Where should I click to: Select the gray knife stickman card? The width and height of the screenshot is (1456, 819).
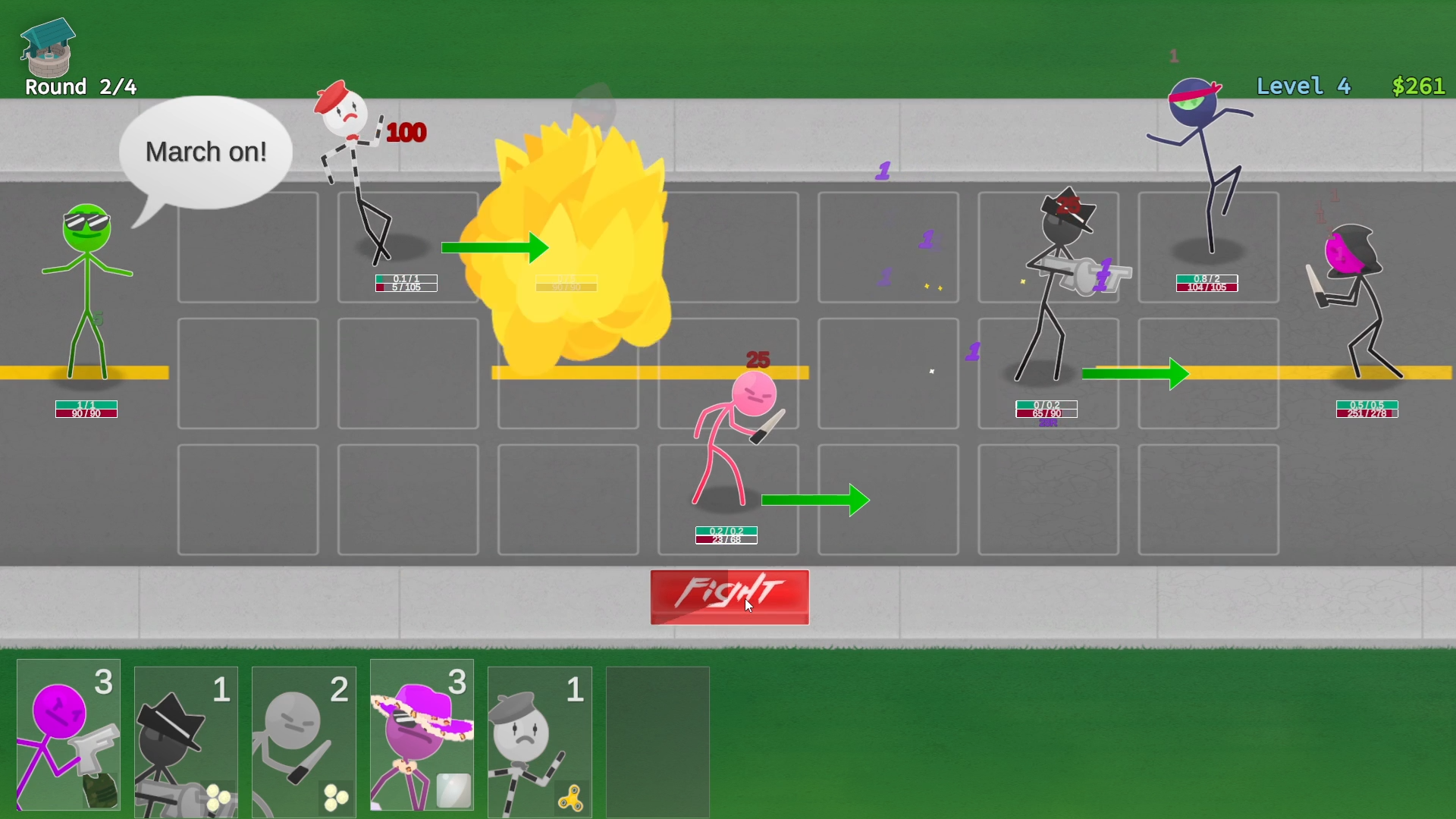pyautogui.click(x=303, y=739)
